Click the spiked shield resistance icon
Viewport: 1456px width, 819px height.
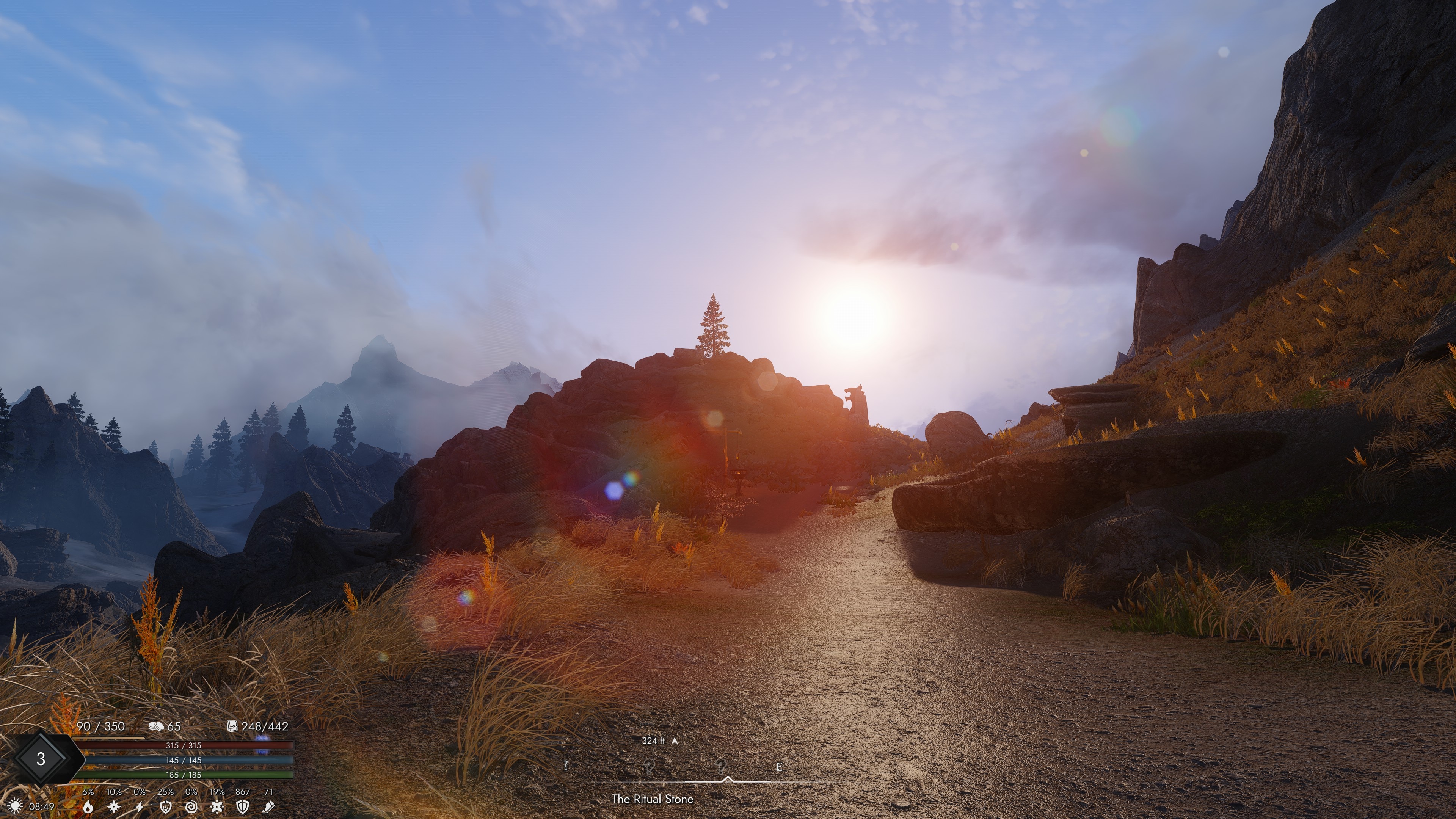[x=166, y=806]
